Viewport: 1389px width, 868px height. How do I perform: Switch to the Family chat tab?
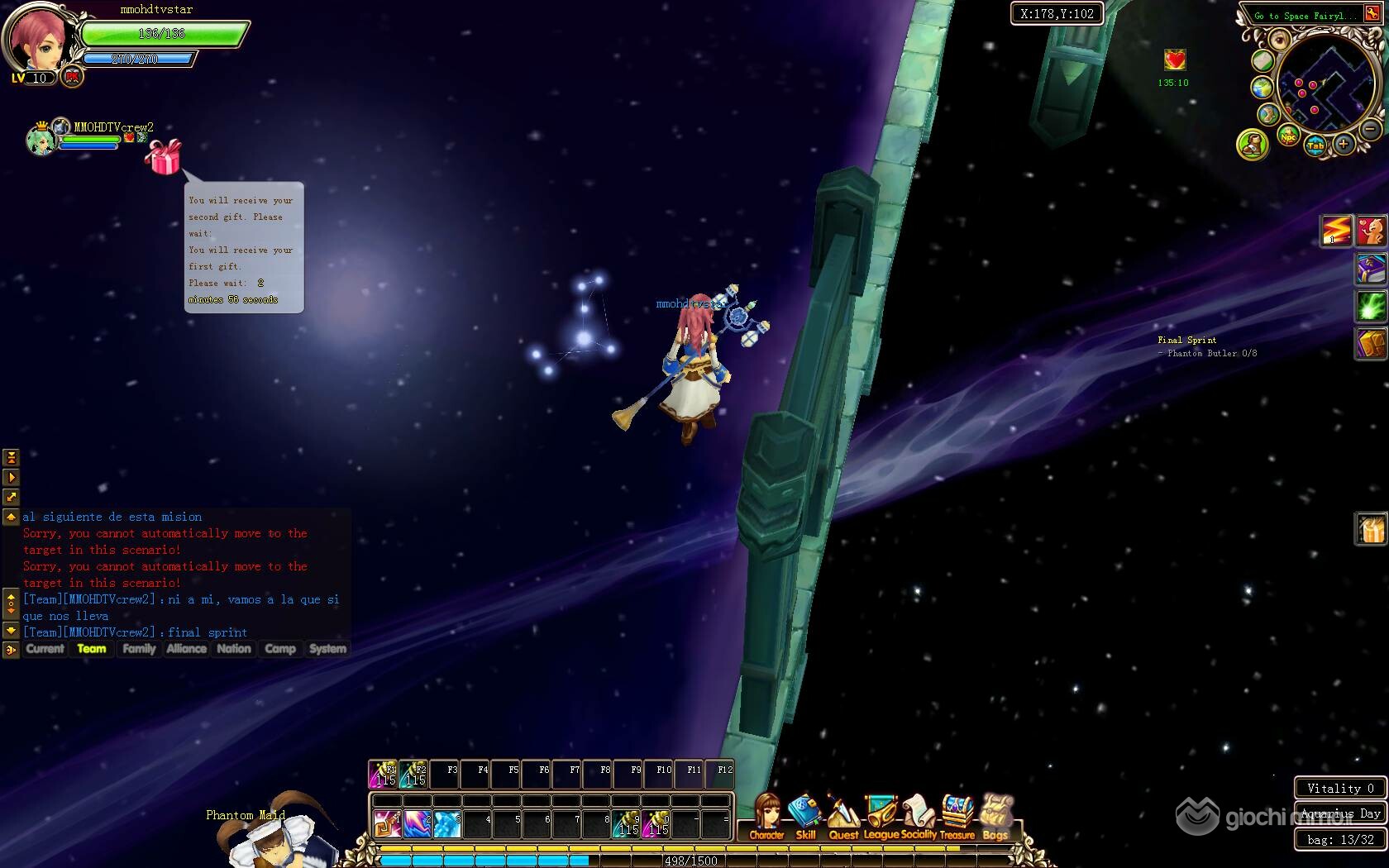coord(139,649)
